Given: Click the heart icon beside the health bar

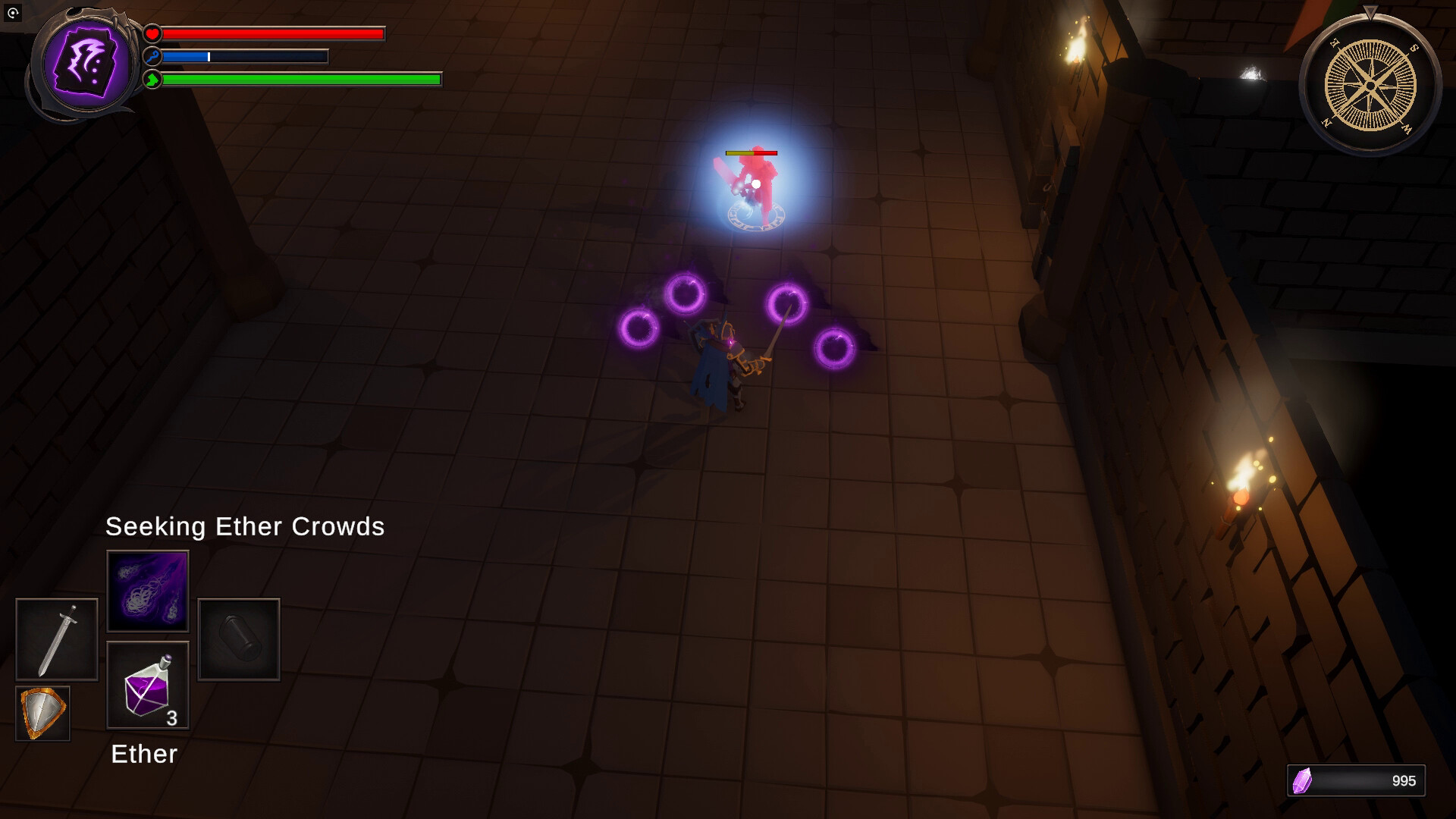Looking at the screenshot, I should coord(152,33).
